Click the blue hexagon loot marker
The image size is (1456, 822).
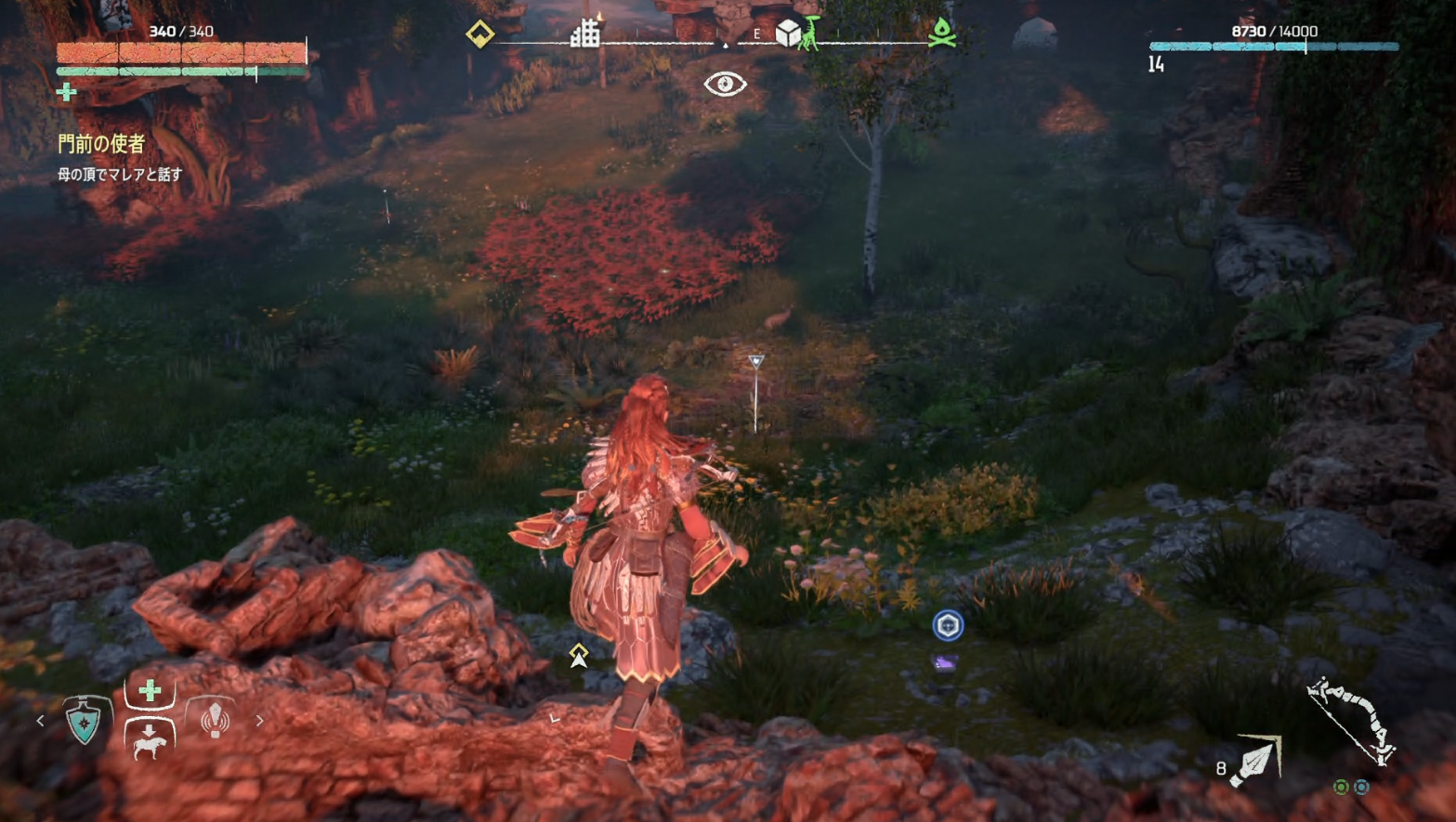pyautogui.click(x=948, y=625)
